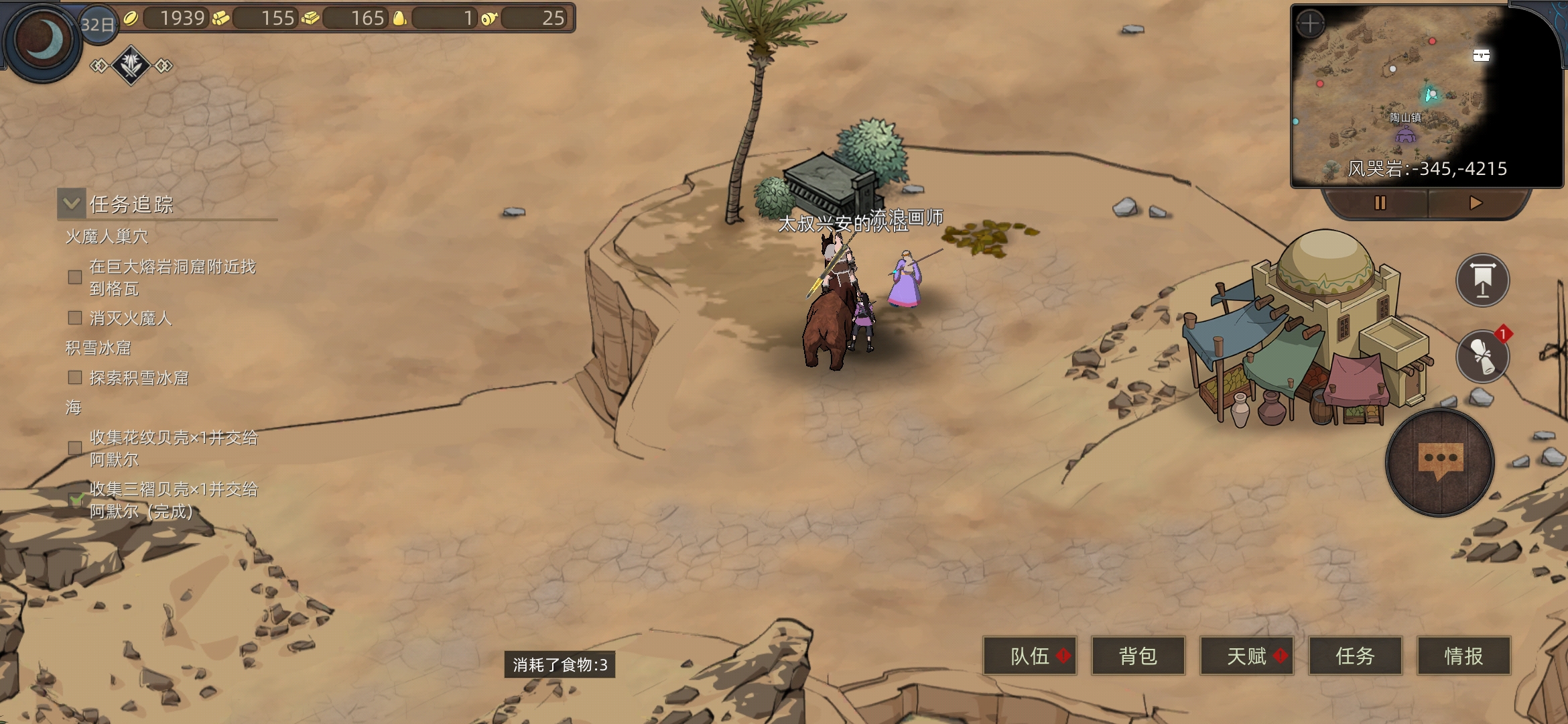Open the 情报 intel panel
1568x724 pixels.
click(x=1463, y=656)
